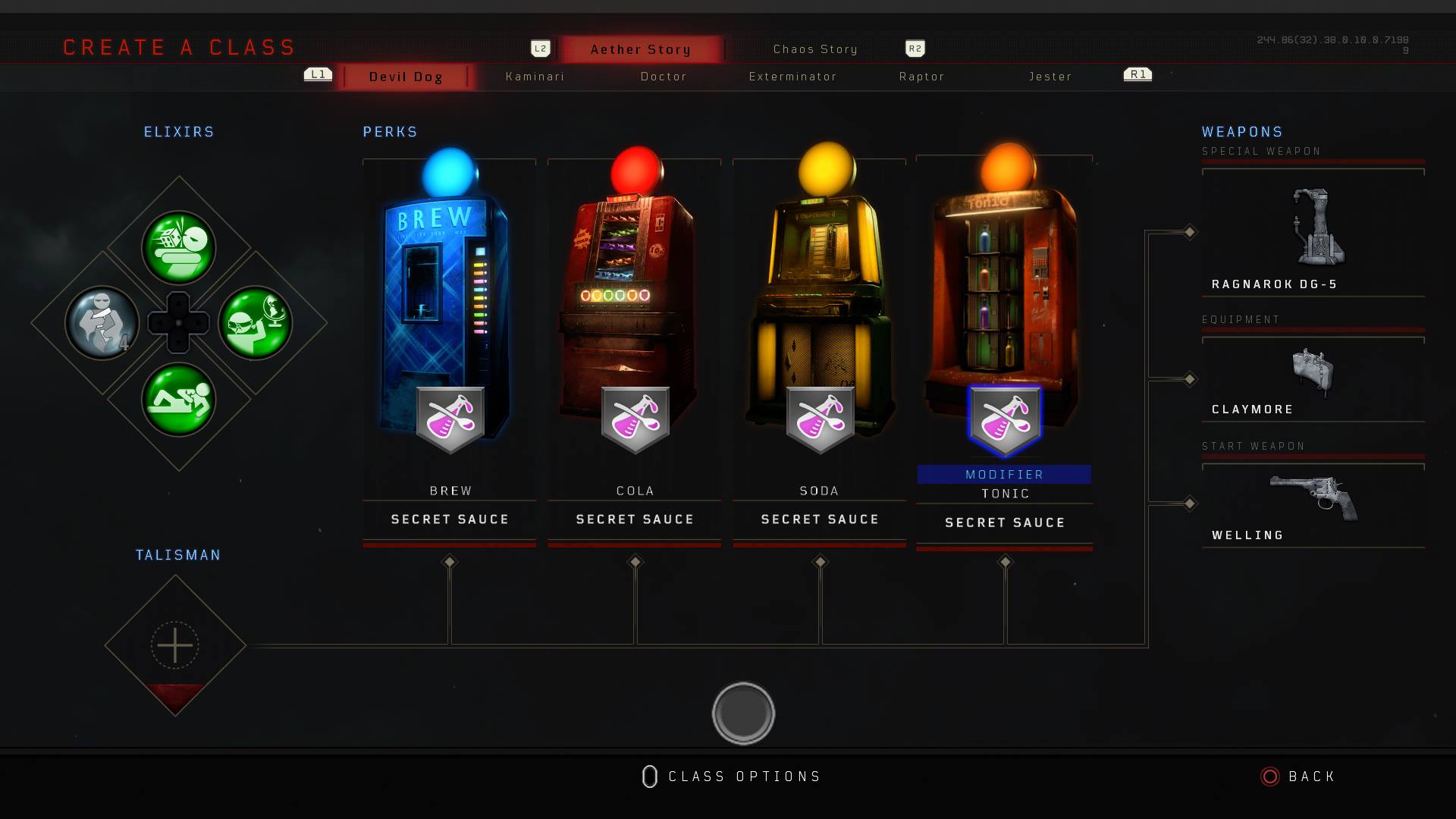Select the Devil Dog class tab

pos(406,77)
